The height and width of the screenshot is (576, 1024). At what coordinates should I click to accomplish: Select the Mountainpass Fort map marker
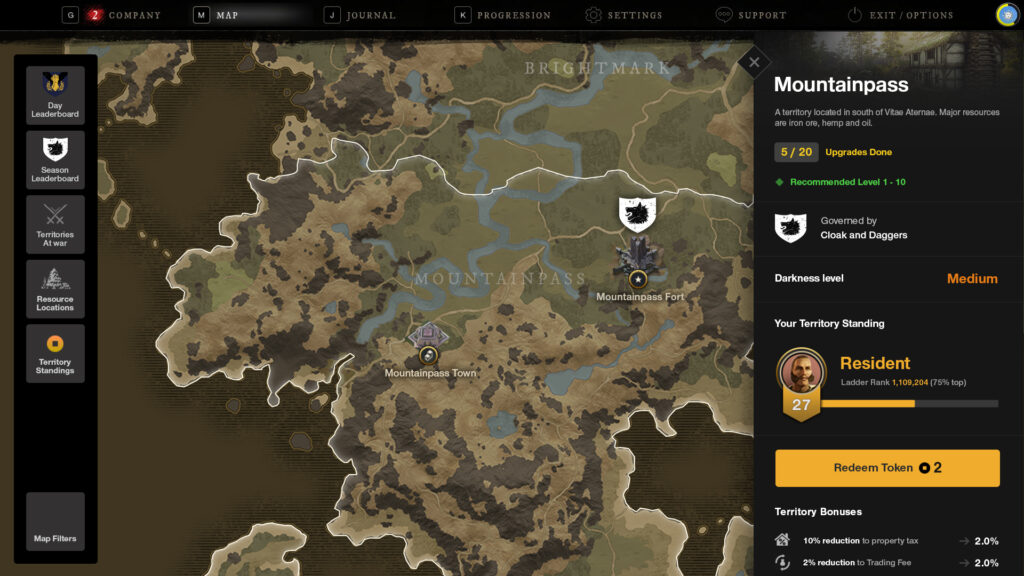(637, 278)
